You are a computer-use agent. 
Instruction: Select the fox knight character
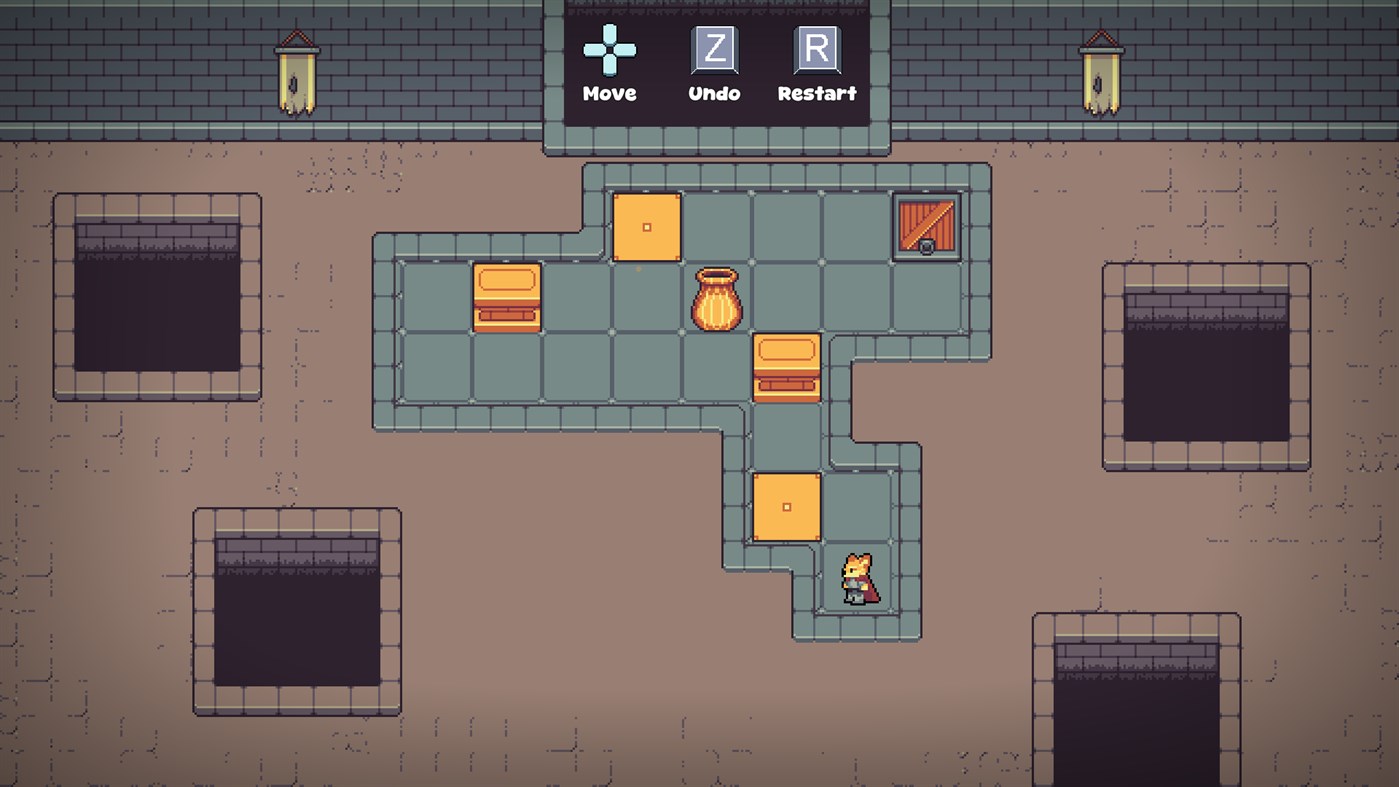tap(858, 578)
